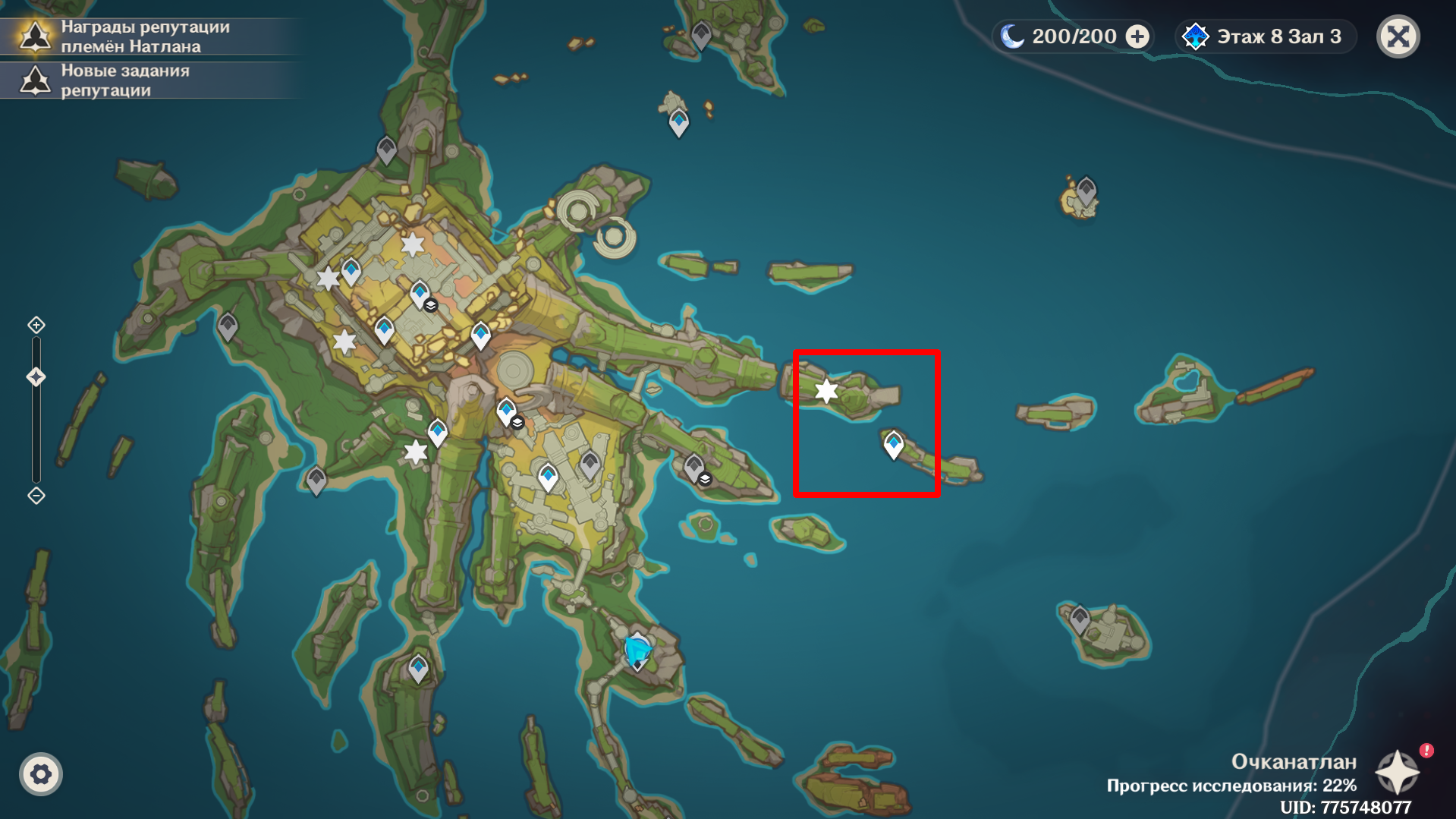
Task: Open map settings gear icon
Action: coord(41,774)
